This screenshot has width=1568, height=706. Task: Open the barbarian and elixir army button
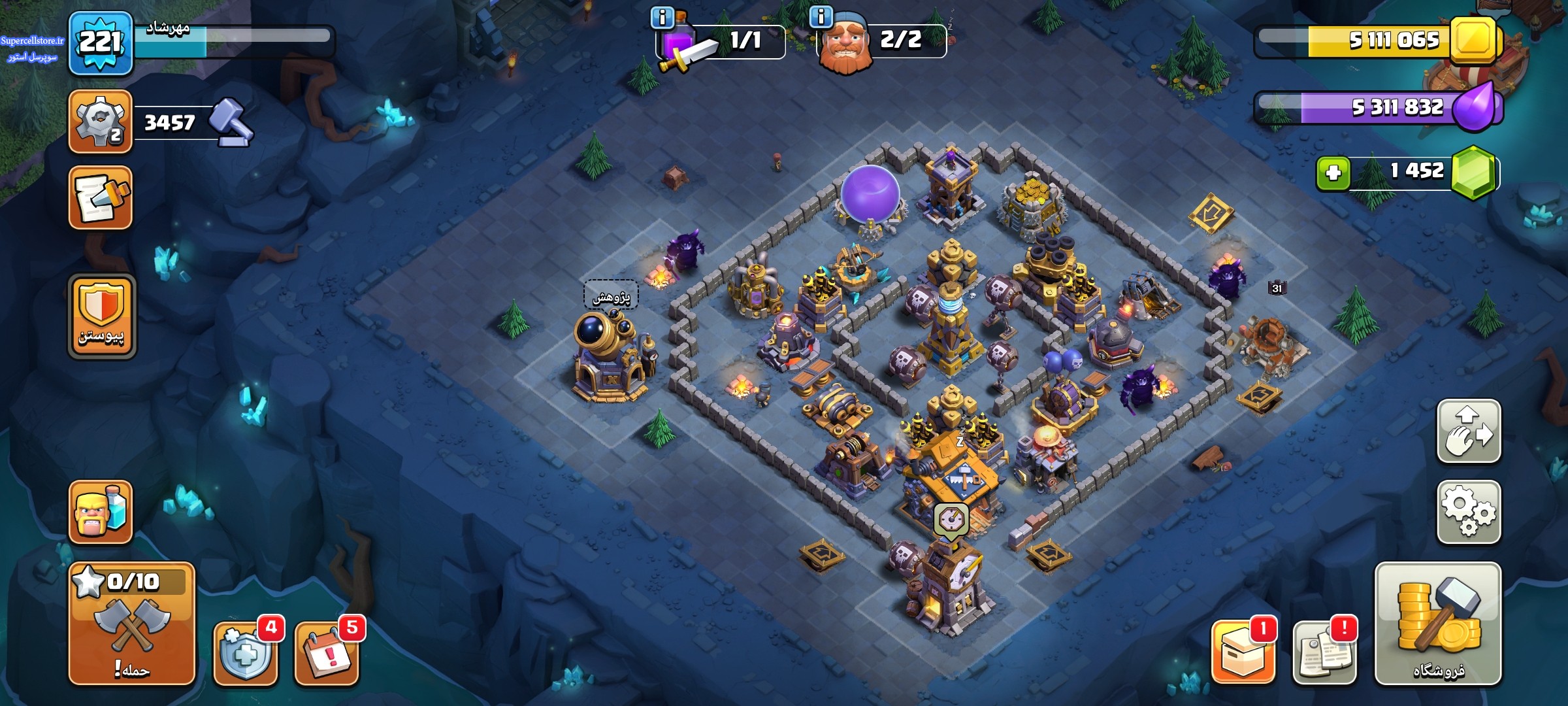pos(101,512)
